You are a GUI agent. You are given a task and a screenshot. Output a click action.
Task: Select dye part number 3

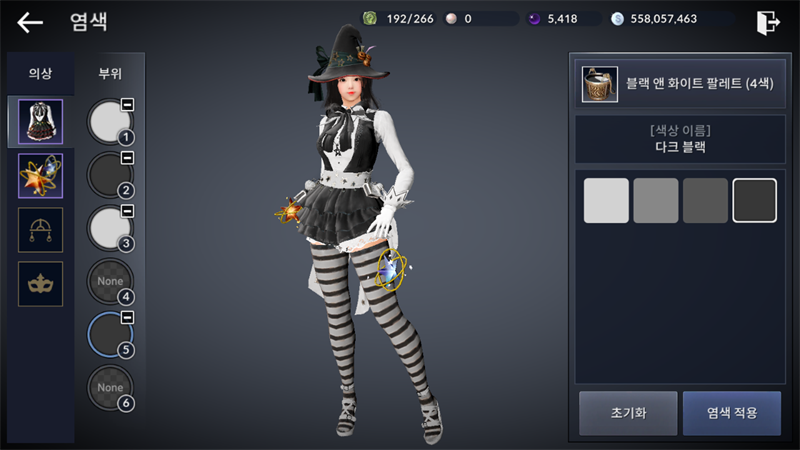[110, 228]
